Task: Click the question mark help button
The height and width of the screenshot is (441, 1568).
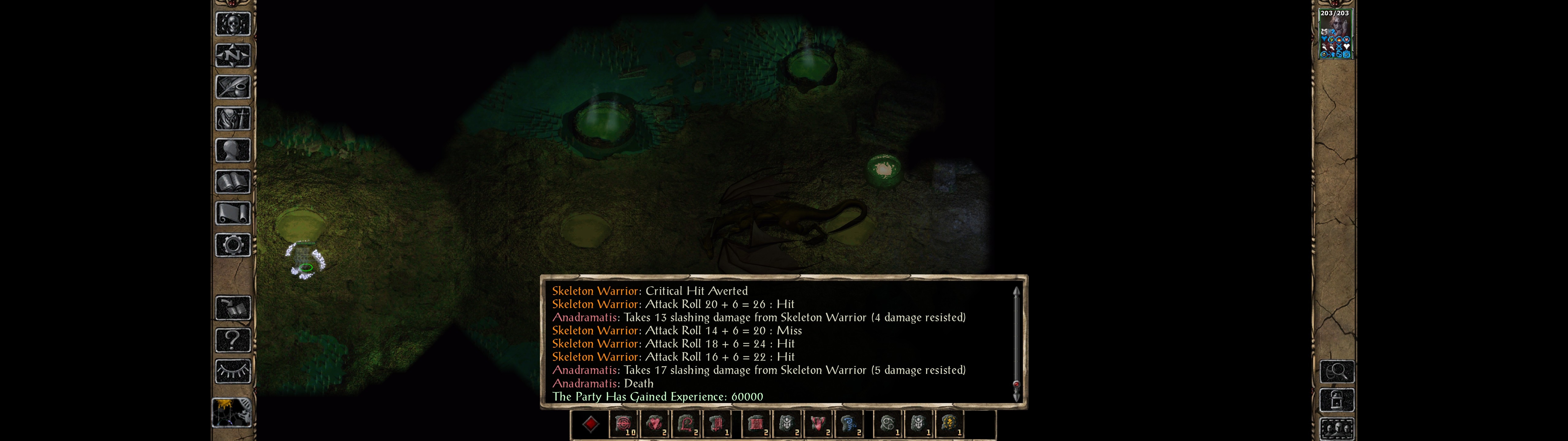Action: 232,340
